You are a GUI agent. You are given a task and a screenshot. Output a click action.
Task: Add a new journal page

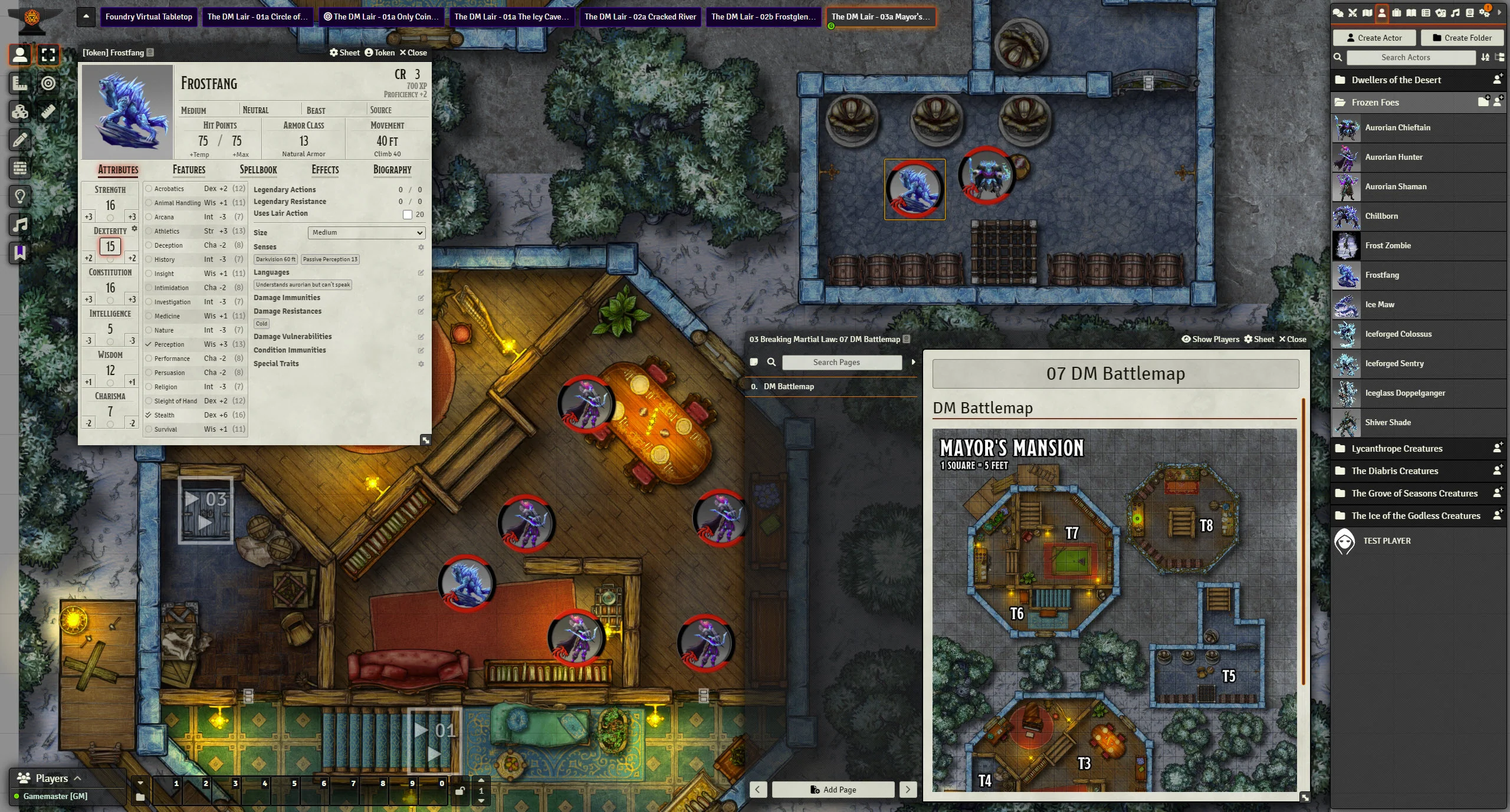[x=833, y=790]
